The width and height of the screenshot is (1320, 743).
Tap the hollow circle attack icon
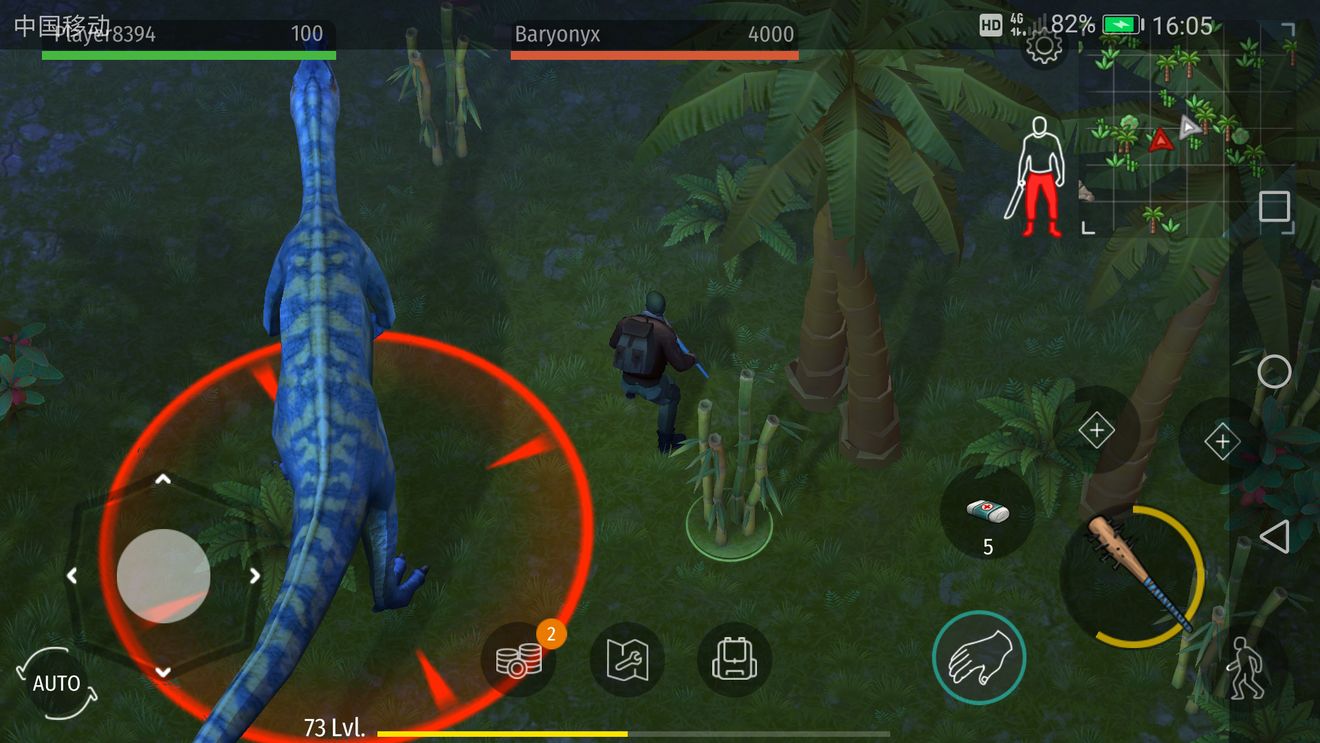[x=1275, y=372]
